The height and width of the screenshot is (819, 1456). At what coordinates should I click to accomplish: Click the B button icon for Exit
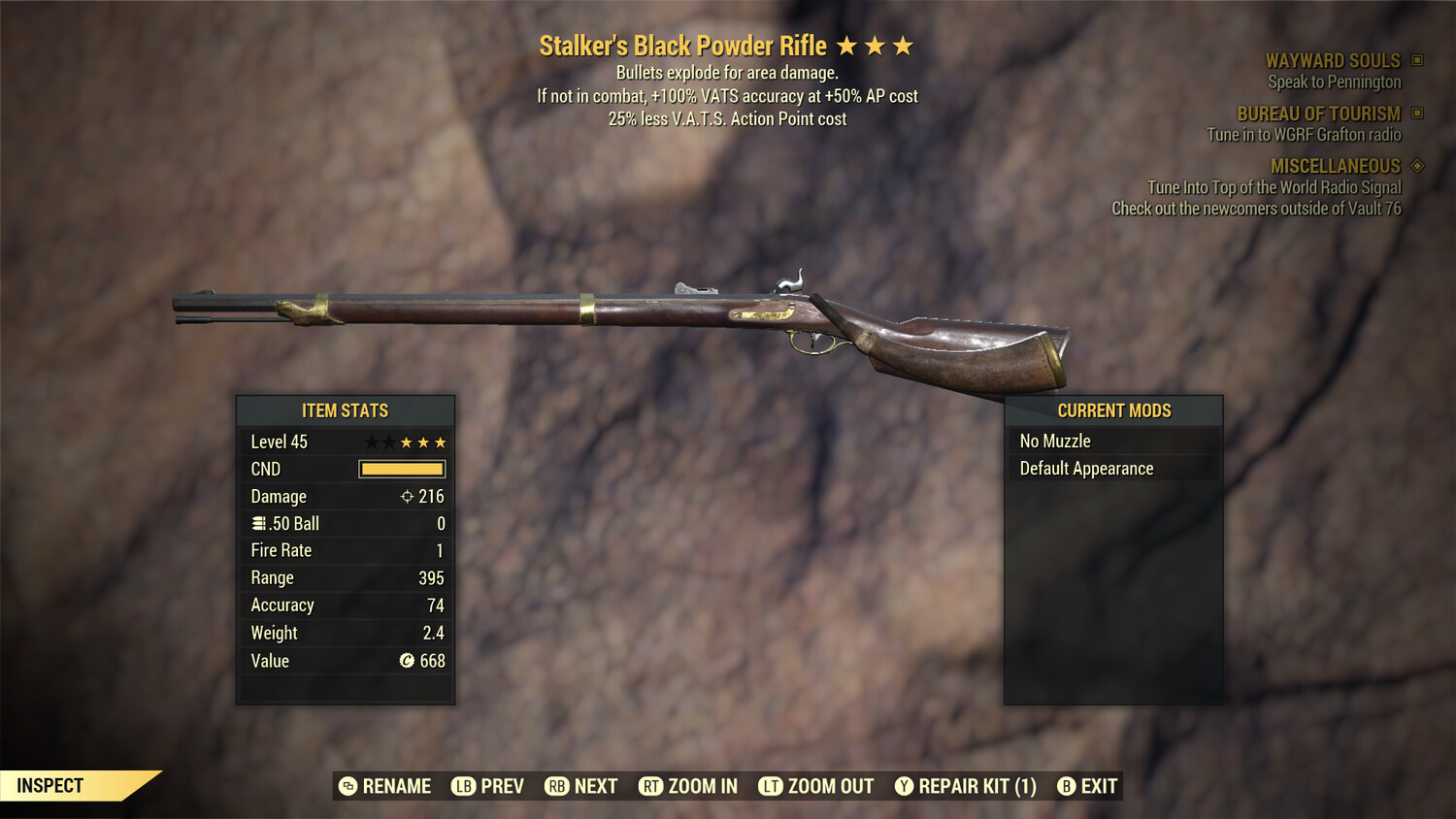click(x=1067, y=786)
